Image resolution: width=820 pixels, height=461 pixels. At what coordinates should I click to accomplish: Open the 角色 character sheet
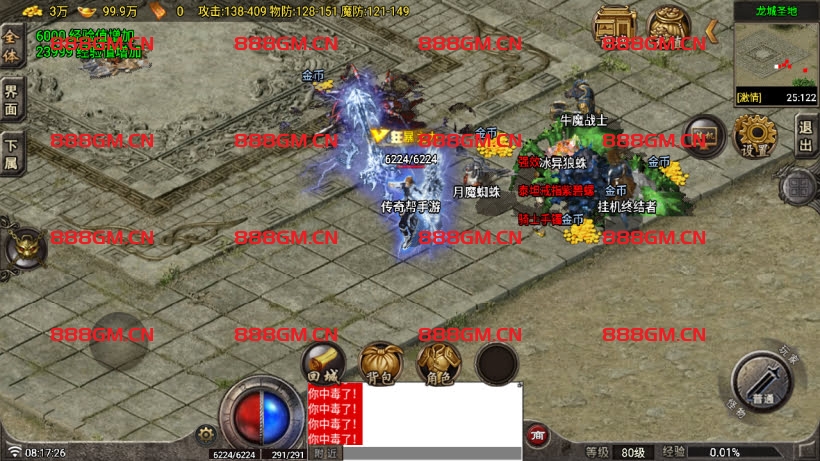coord(438,363)
